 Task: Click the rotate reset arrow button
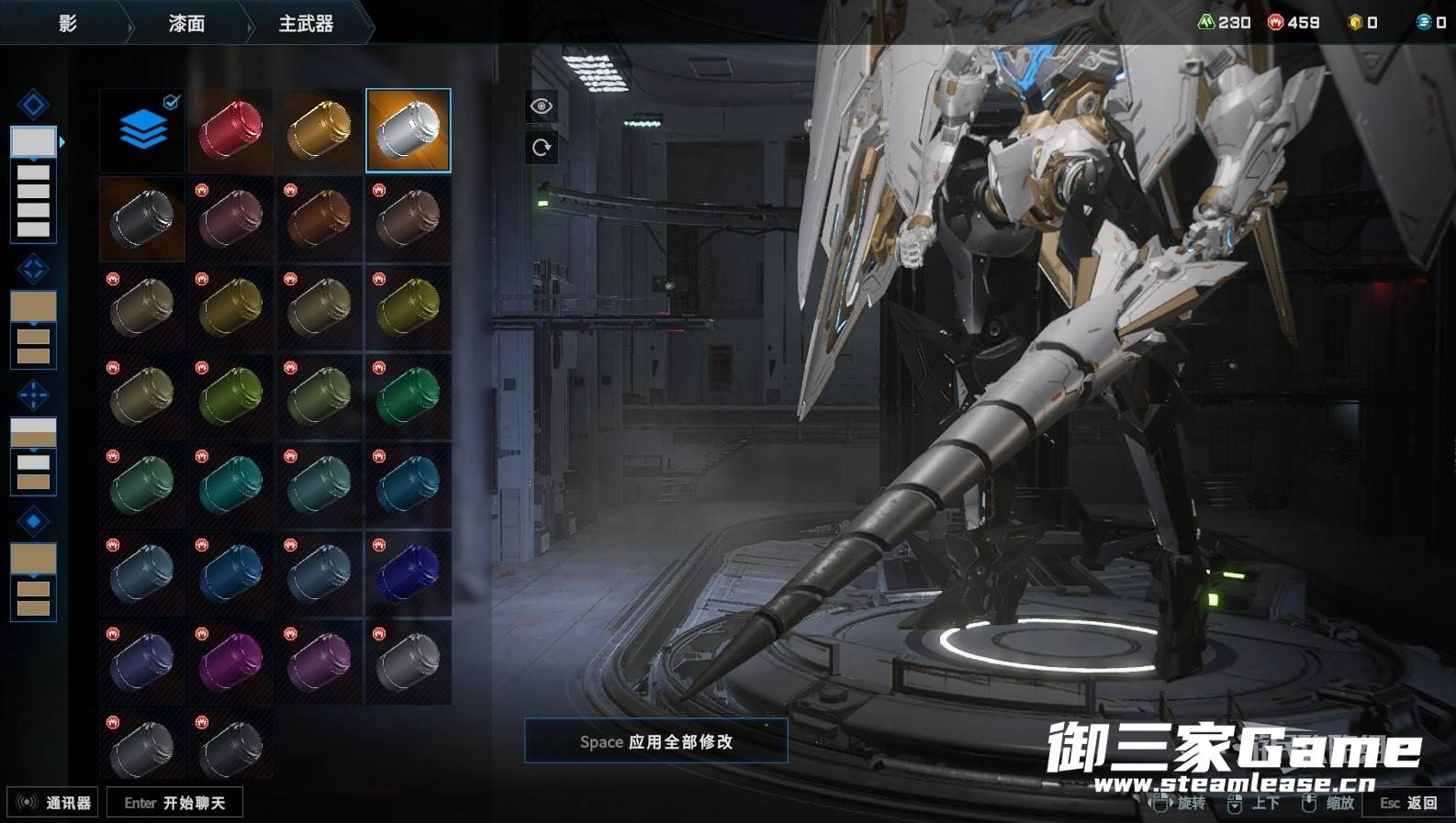pos(541,148)
